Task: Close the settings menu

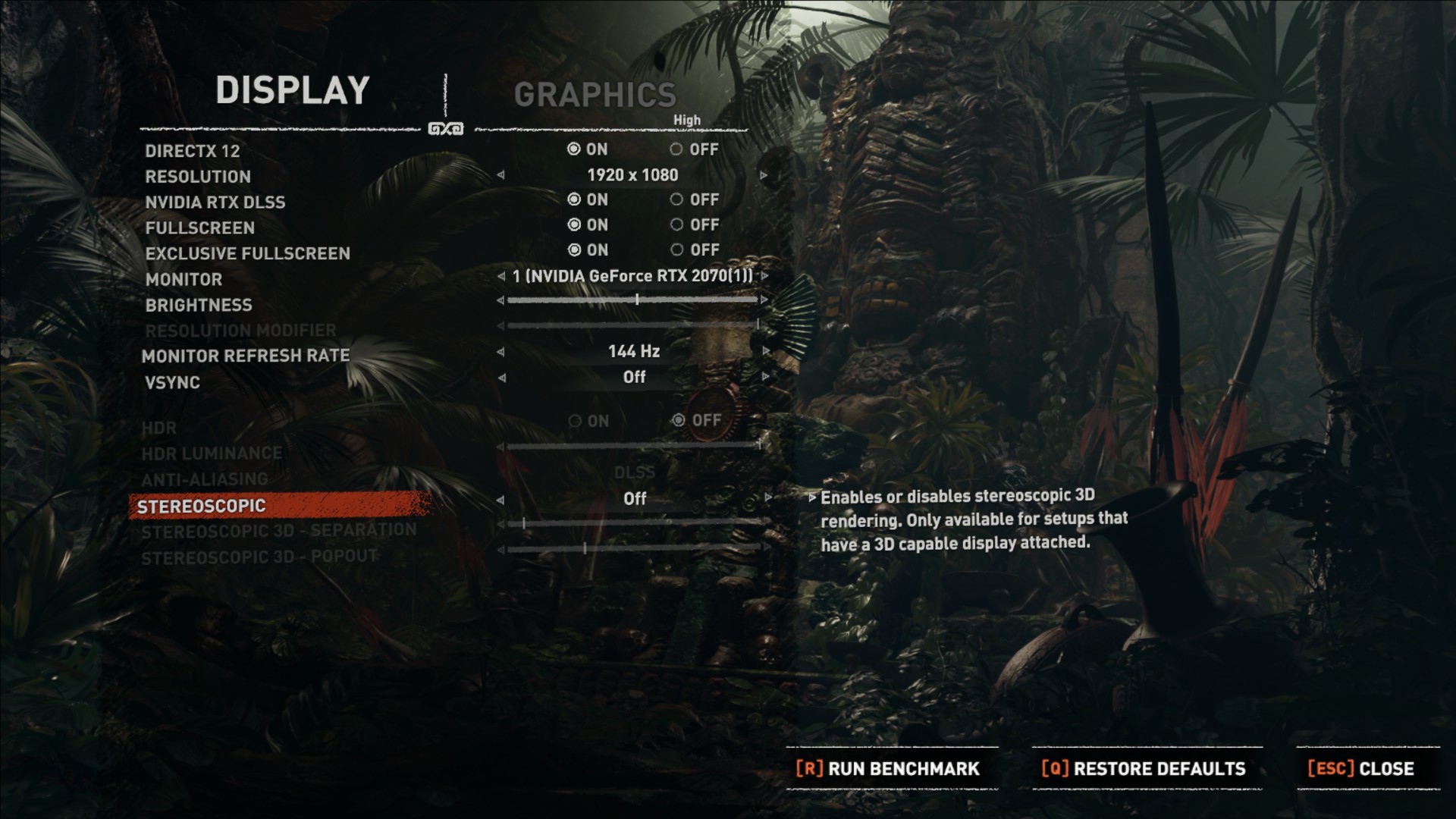Action: (1361, 768)
